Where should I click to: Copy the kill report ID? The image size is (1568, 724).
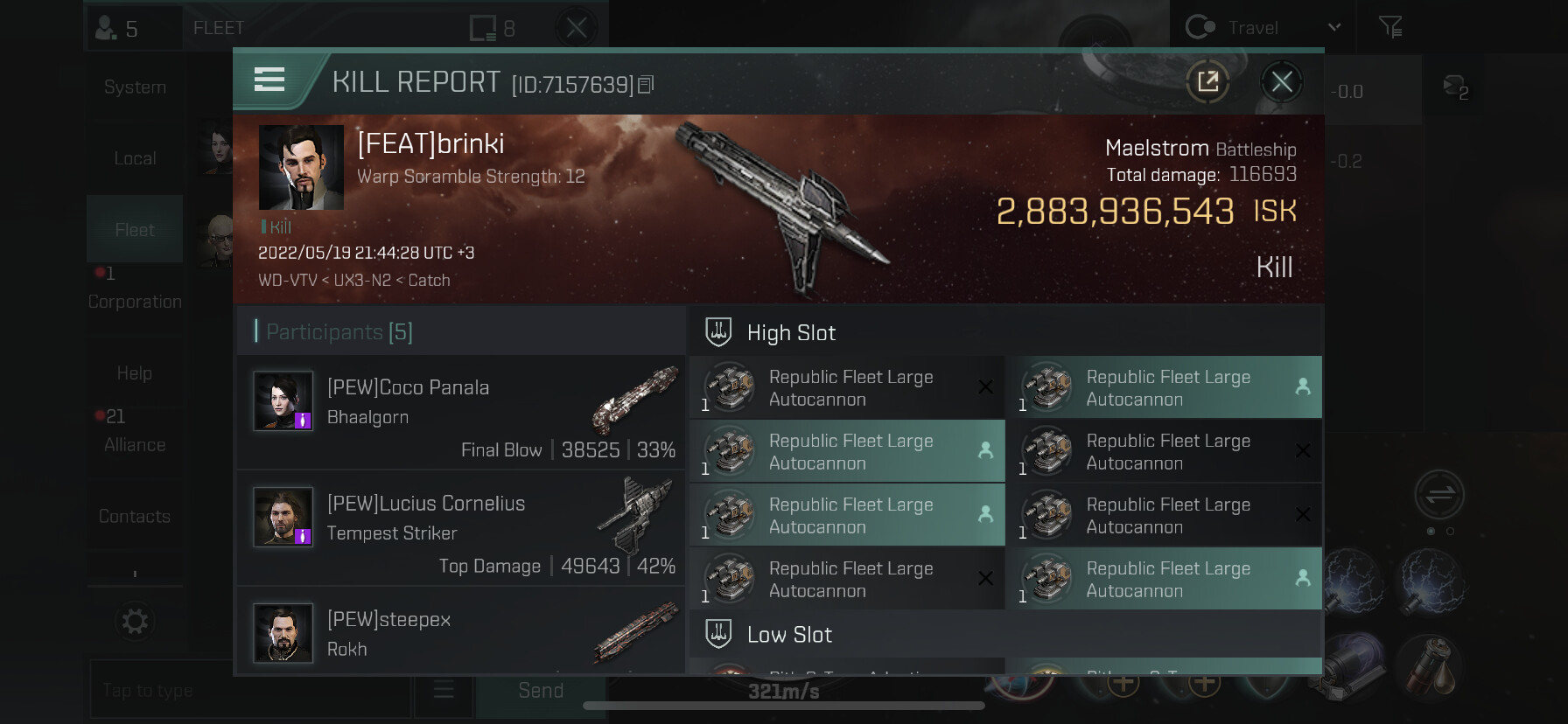point(646,85)
